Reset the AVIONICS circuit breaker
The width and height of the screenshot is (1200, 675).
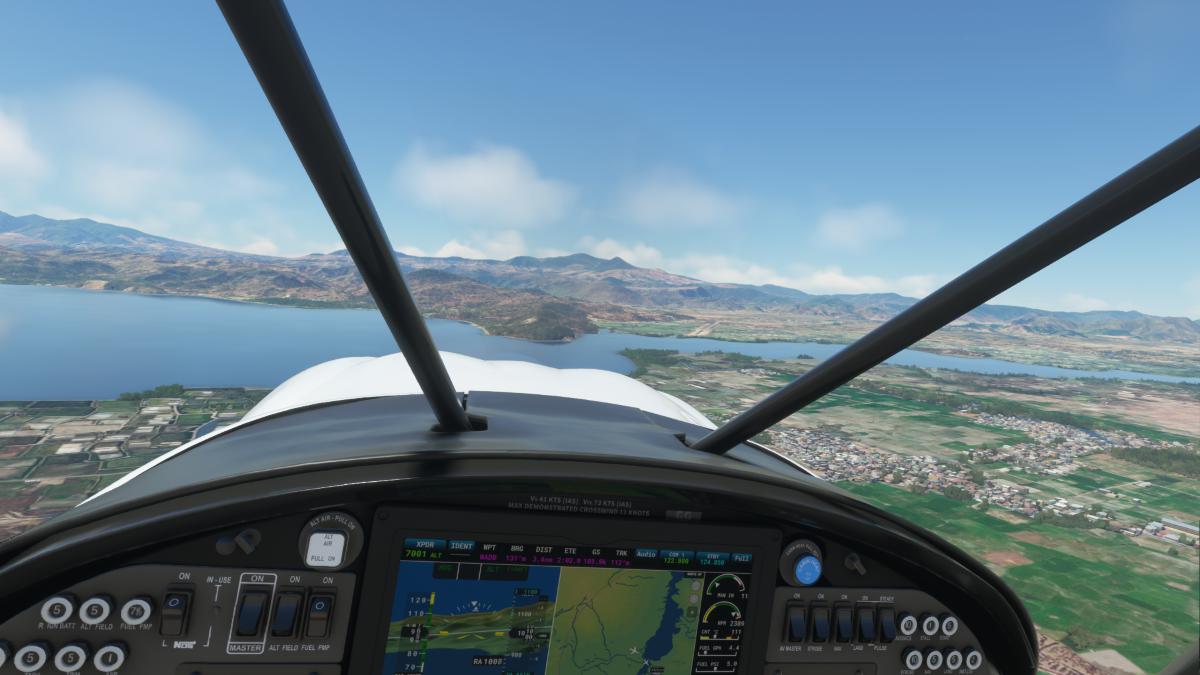click(x=907, y=625)
